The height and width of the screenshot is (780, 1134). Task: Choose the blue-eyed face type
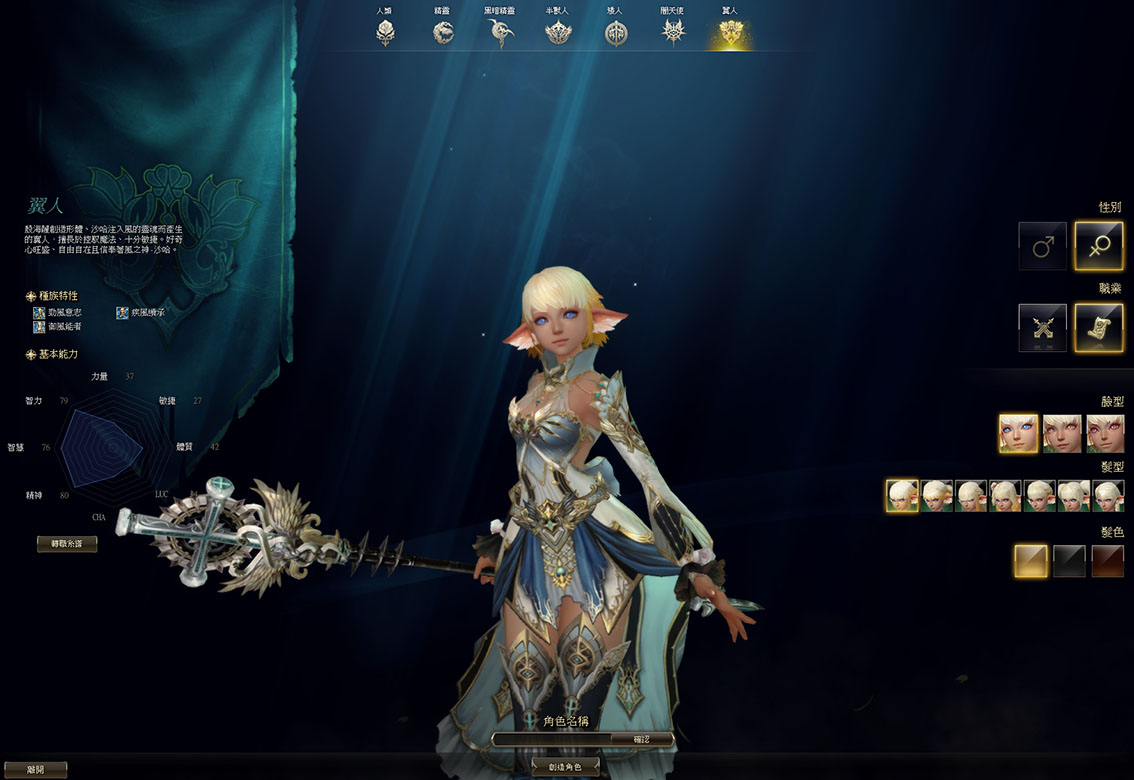(1018, 434)
